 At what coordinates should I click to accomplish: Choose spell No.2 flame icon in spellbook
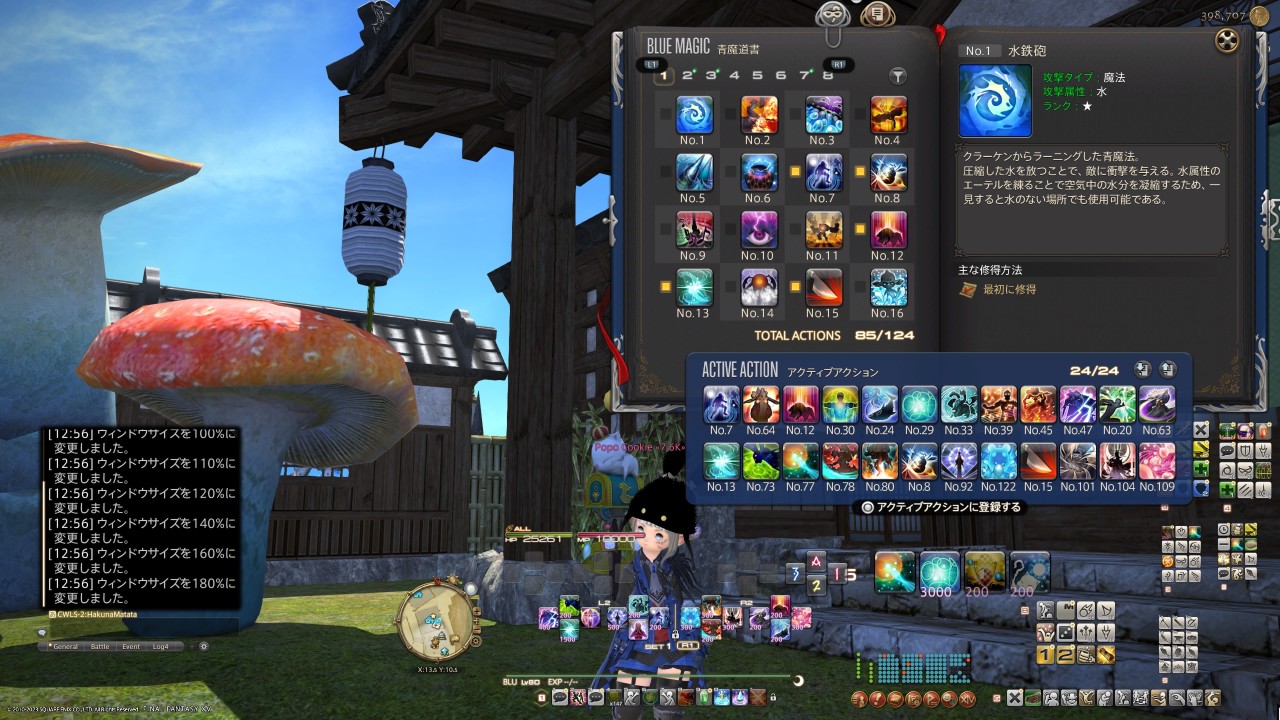tap(759, 115)
